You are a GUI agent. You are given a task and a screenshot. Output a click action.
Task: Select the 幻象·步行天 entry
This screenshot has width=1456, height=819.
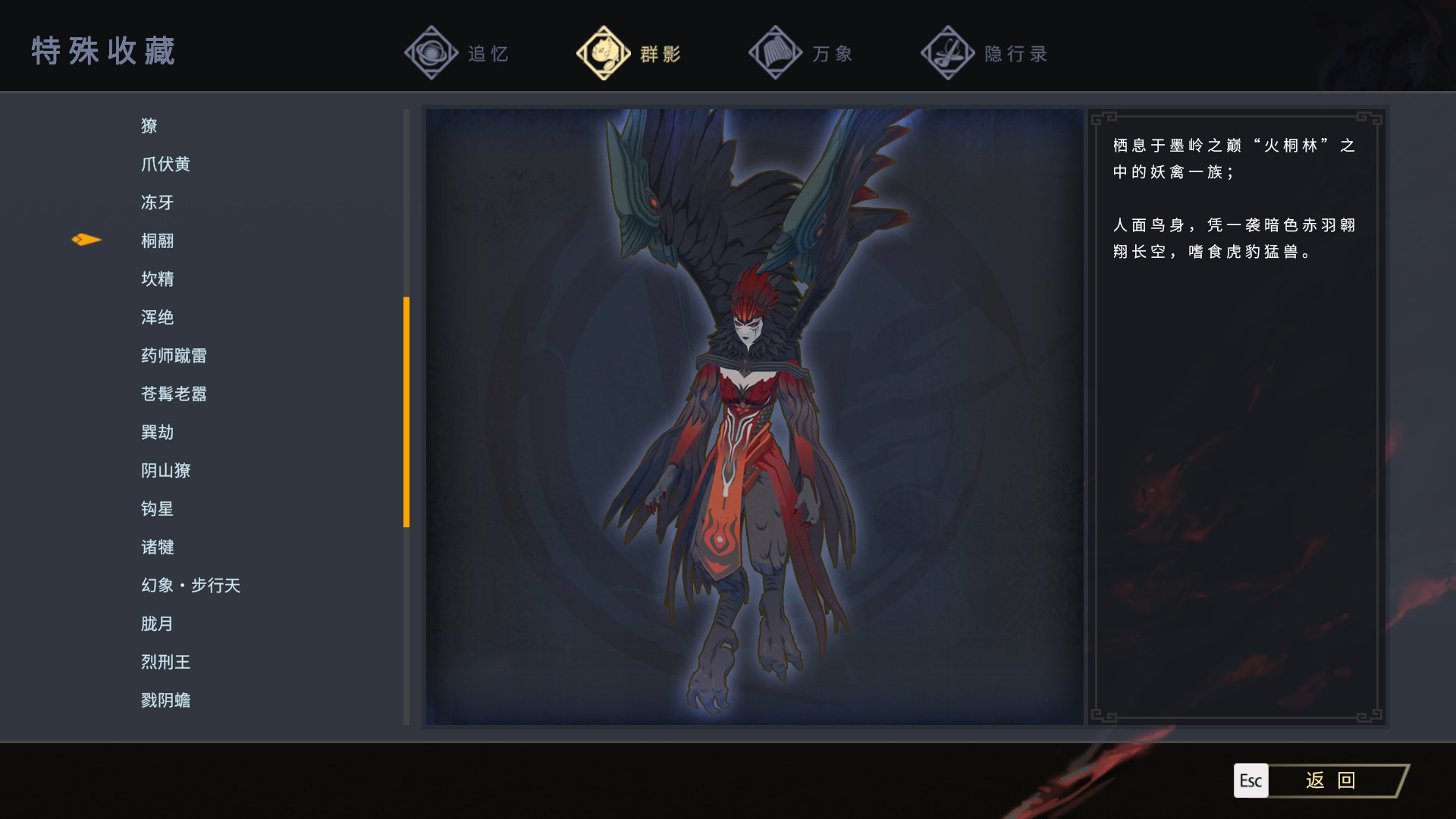pyautogui.click(x=190, y=585)
